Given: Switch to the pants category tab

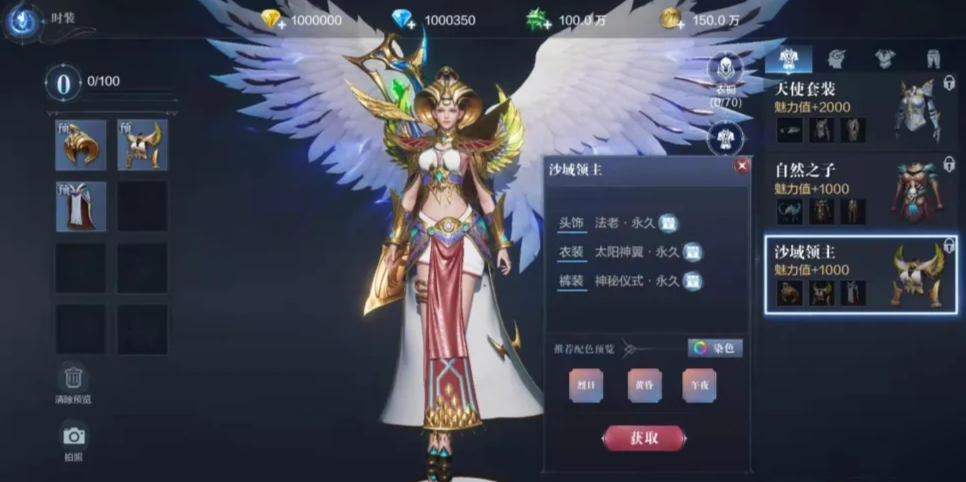Looking at the screenshot, I should [x=933, y=58].
